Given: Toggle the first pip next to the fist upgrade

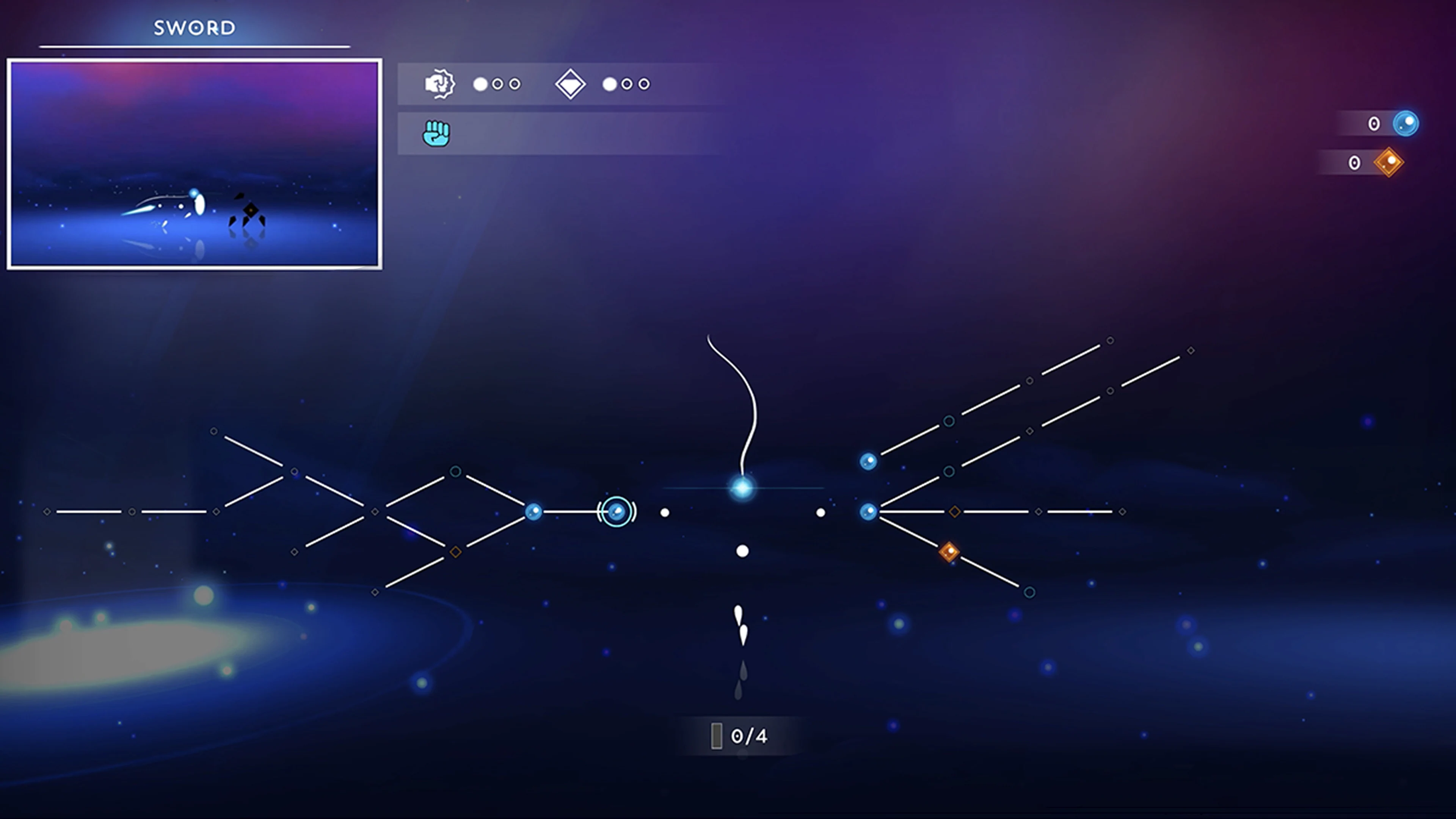Looking at the screenshot, I should click(480, 84).
